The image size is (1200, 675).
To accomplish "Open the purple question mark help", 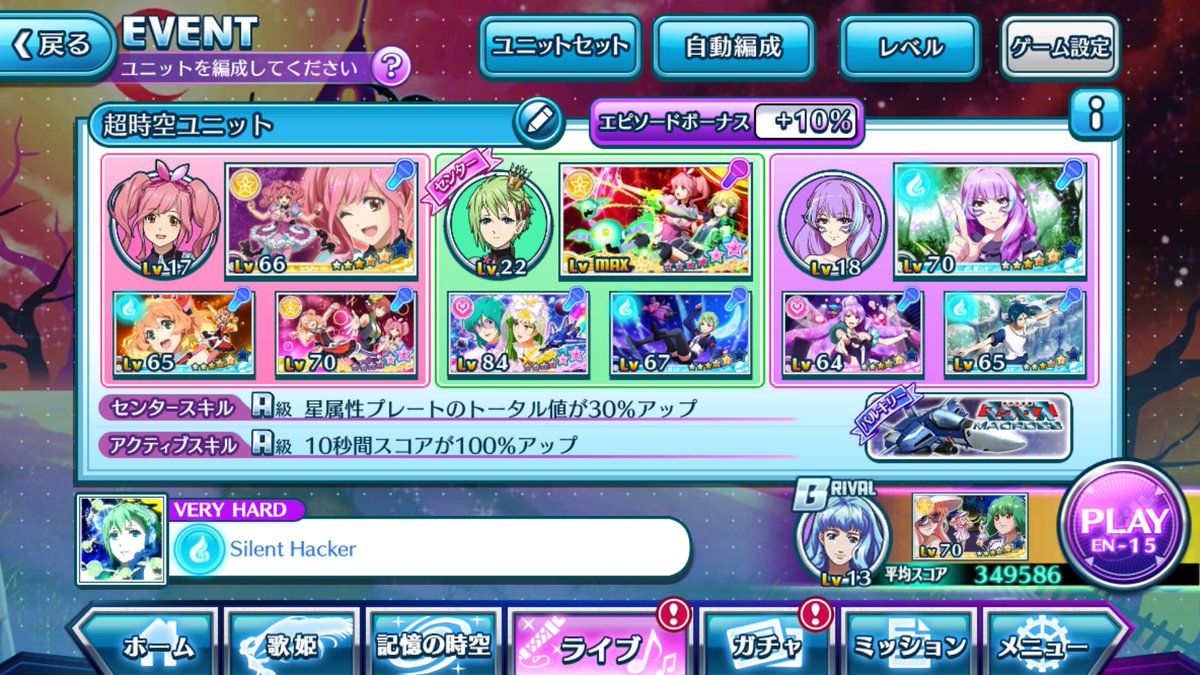I will 390,68.
